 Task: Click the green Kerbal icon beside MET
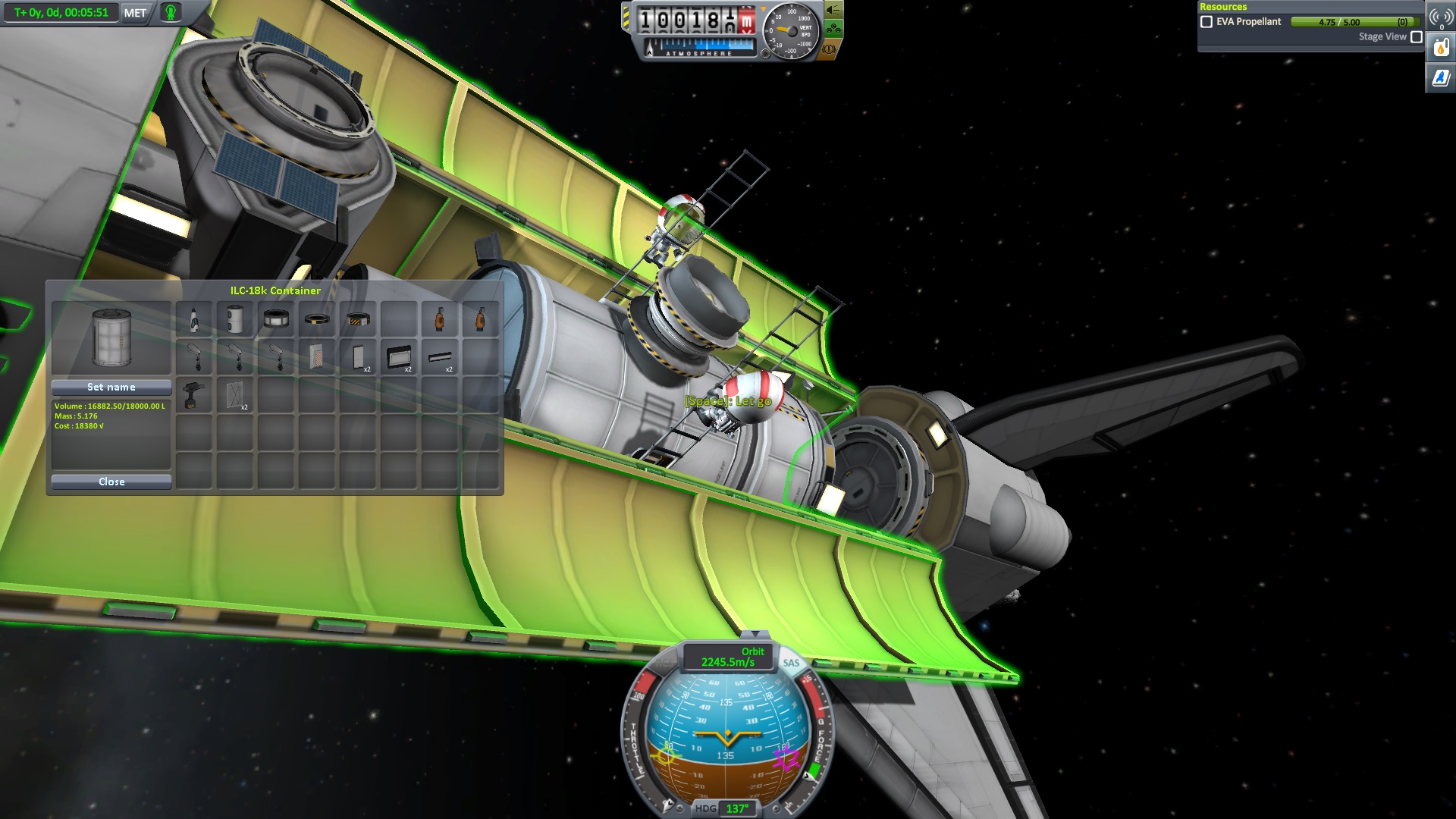coord(171,13)
